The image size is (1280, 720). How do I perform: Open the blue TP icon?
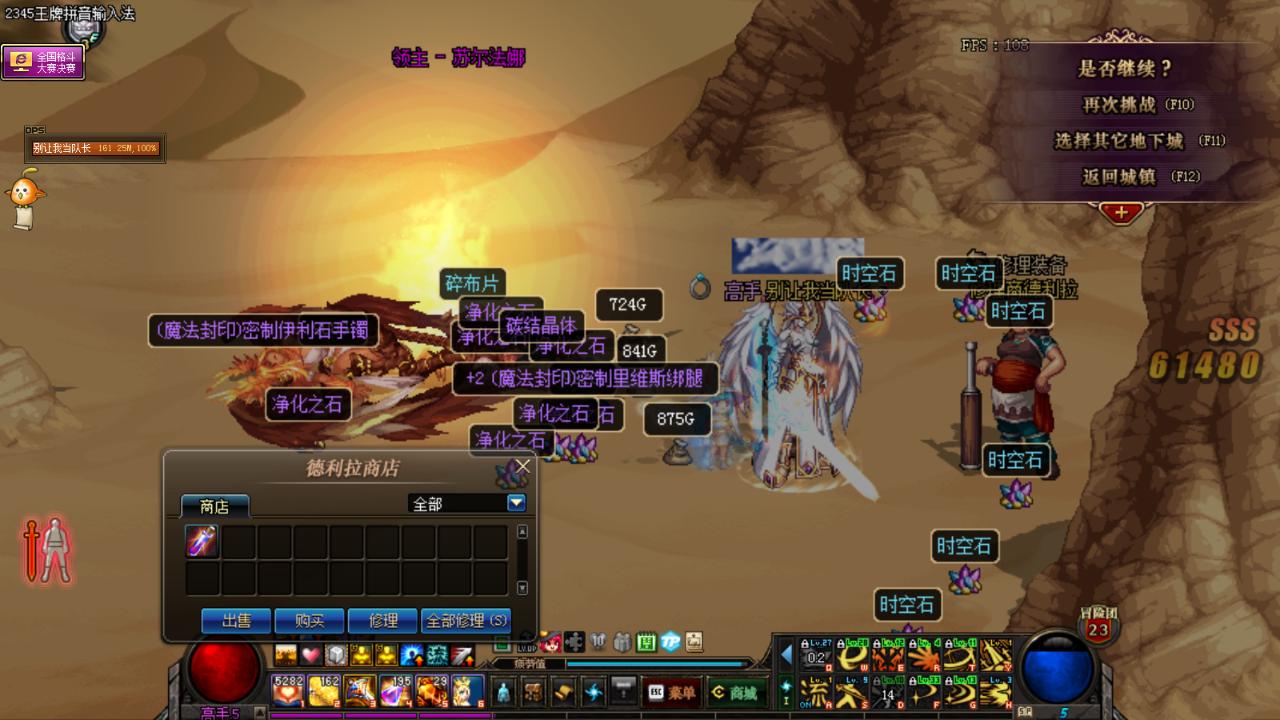click(x=671, y=641)
